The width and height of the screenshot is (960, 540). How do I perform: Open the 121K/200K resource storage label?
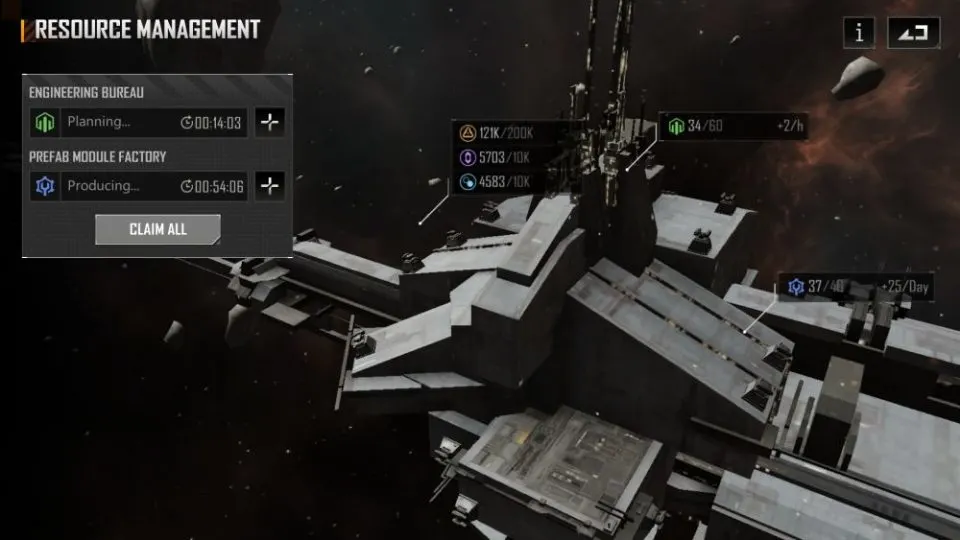click(x=500, y=133)
